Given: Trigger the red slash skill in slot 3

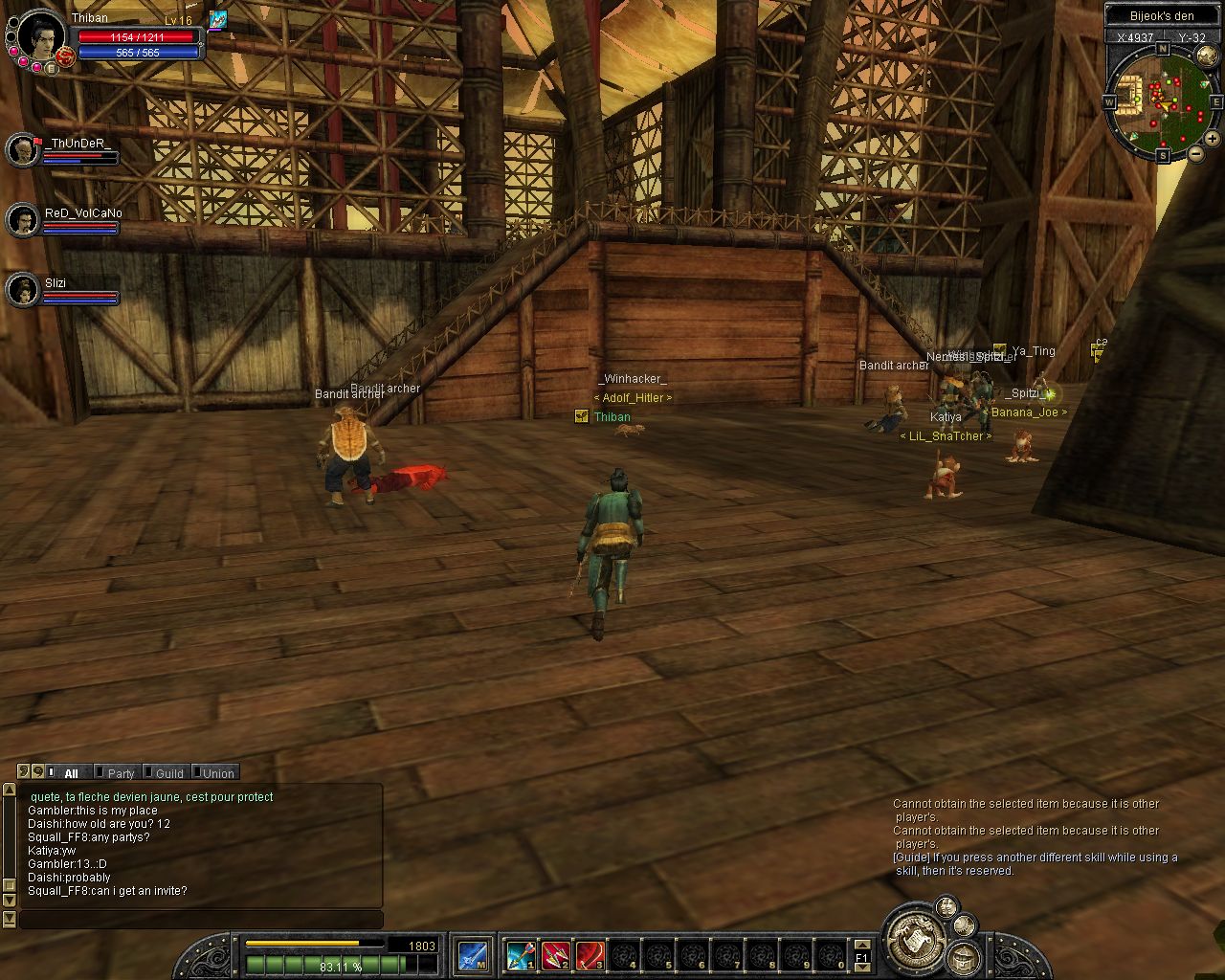Looking at the screenshot, I should (590, 955).
